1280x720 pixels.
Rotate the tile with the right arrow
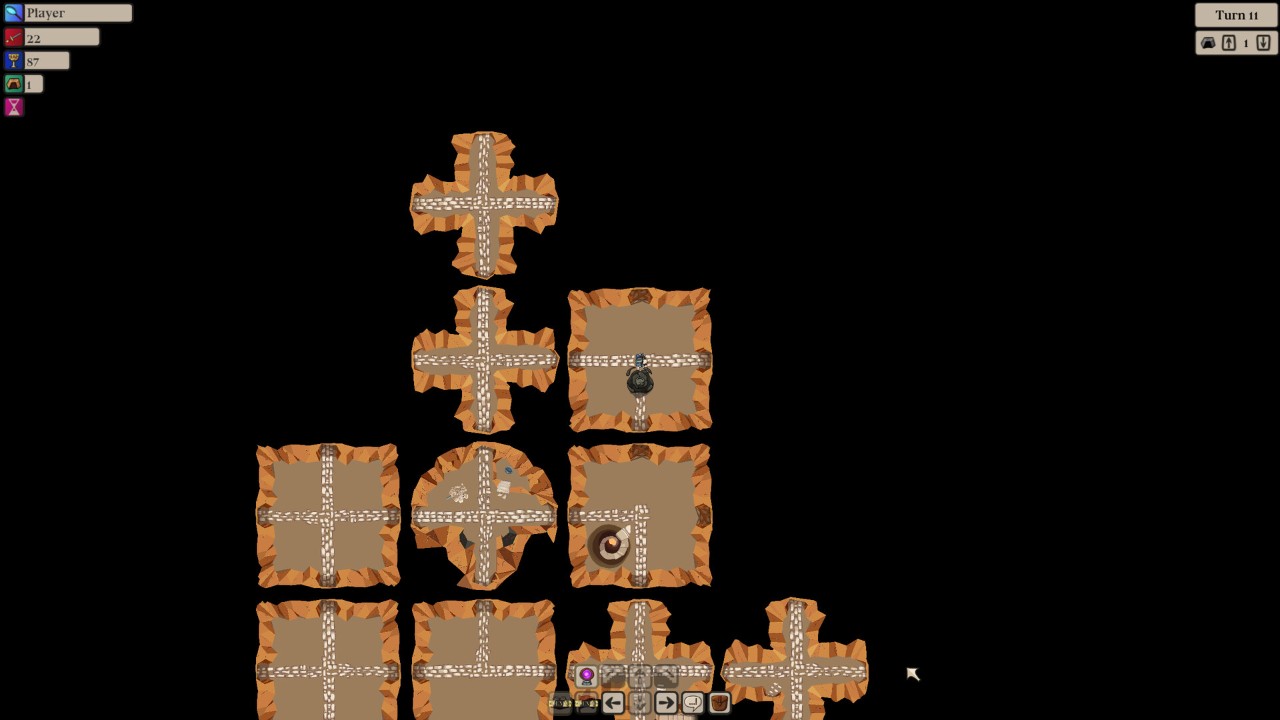666,703
